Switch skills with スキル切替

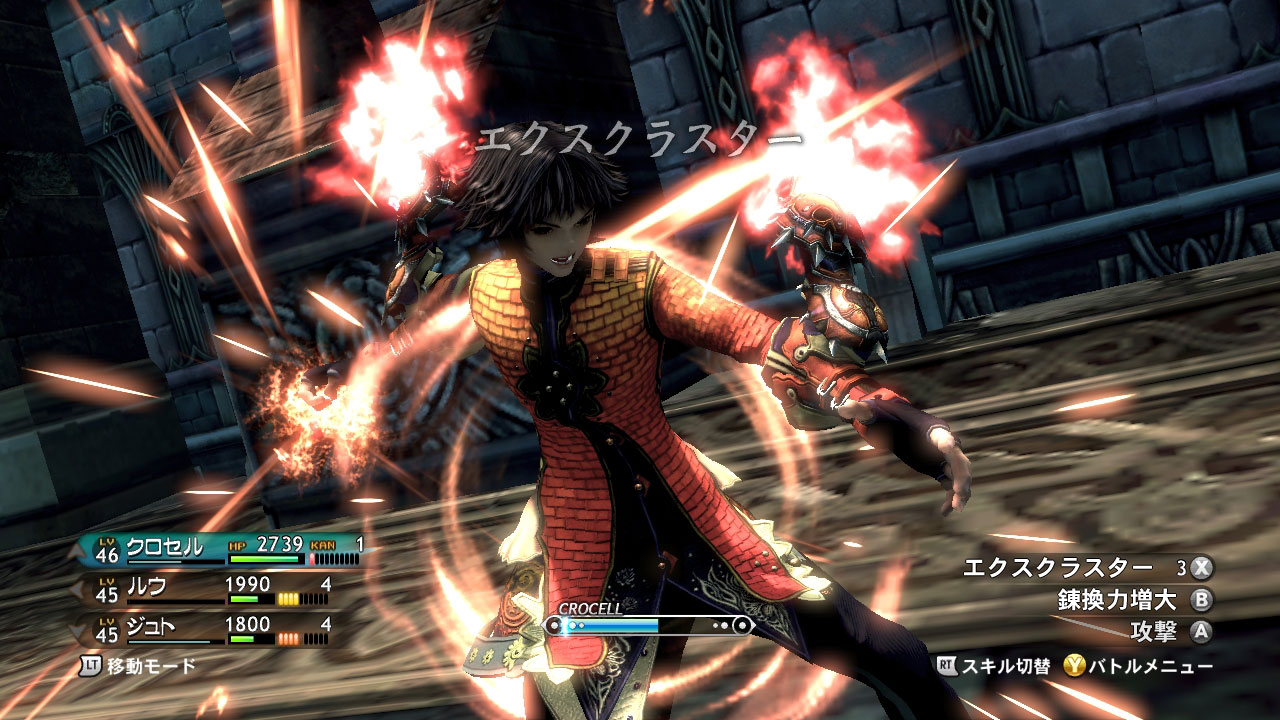pos(994,666)
